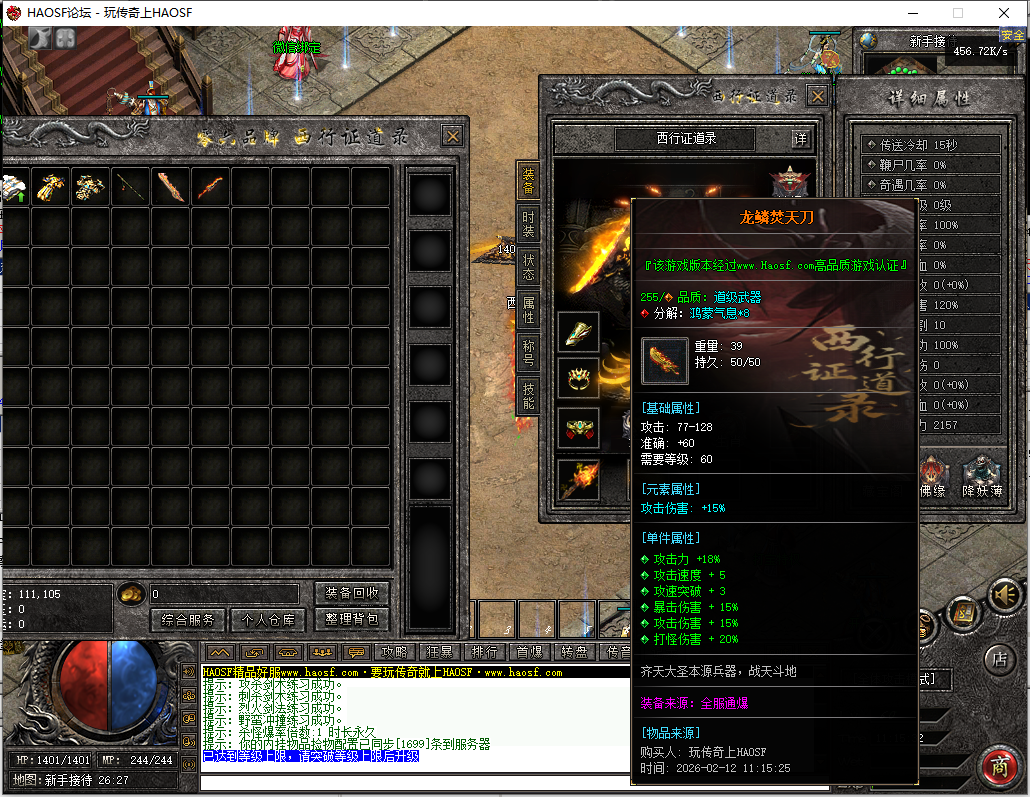Open the 个人仓库 personal warehouse
The width and height of the screenshot is (1030, 797).
tap(269, 620)
